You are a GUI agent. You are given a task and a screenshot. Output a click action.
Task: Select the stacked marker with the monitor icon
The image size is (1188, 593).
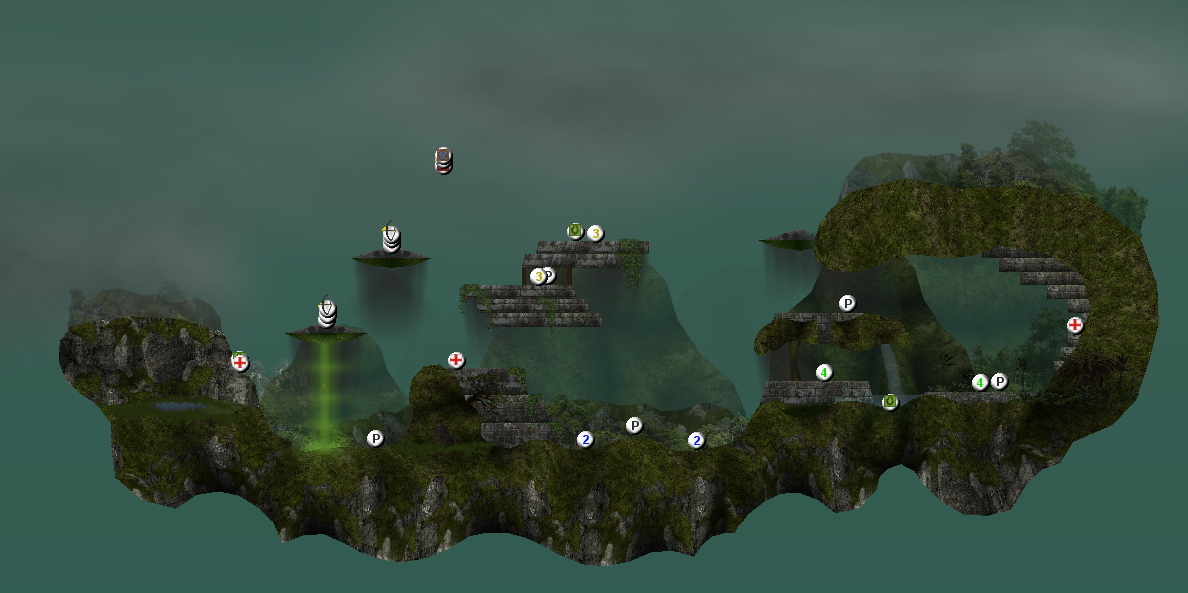444,160
